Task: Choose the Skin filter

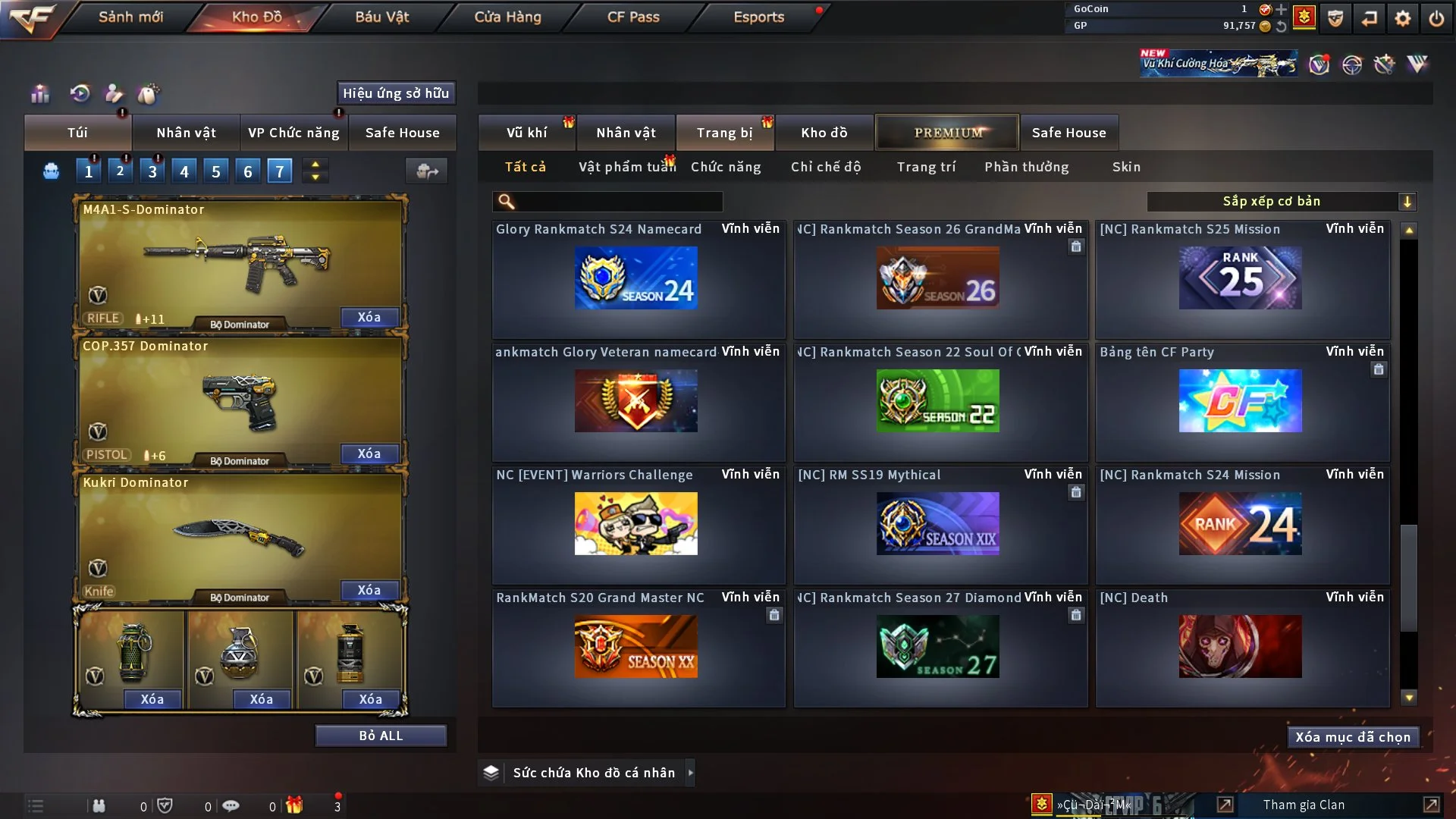Action: (1126, 167)
